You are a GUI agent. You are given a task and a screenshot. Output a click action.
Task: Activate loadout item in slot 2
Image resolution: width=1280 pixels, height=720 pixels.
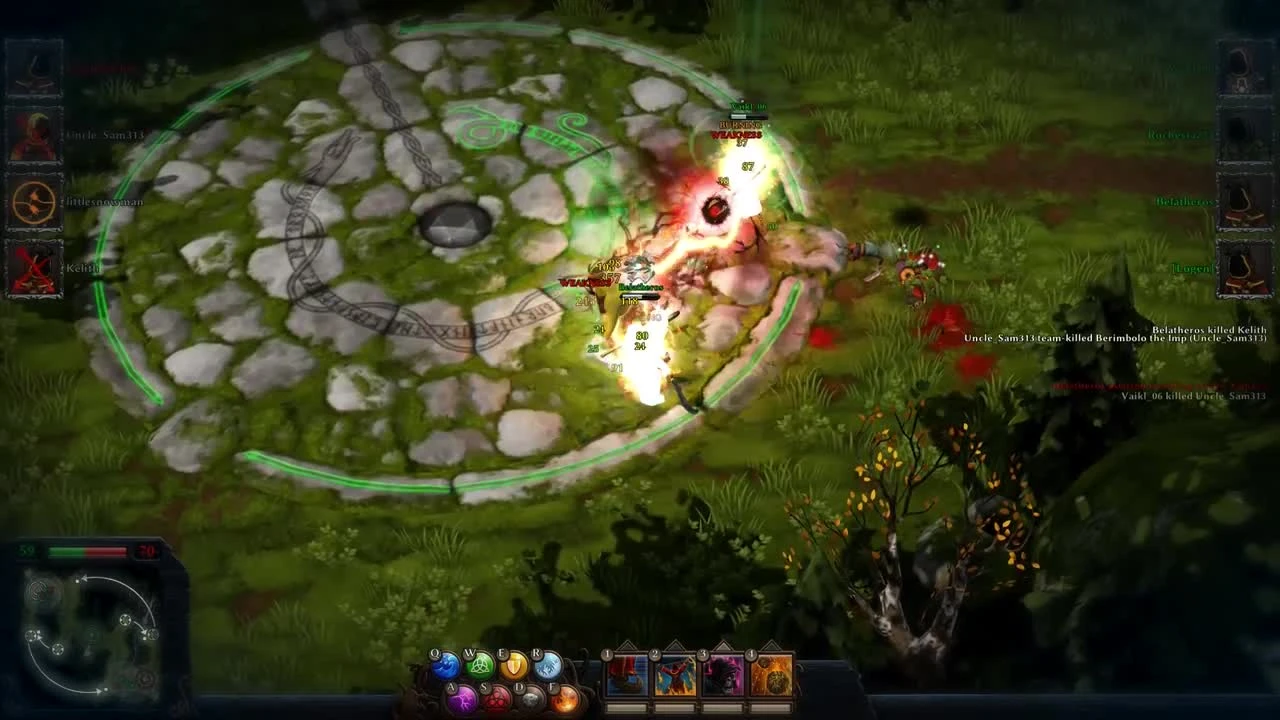(675, 674)
